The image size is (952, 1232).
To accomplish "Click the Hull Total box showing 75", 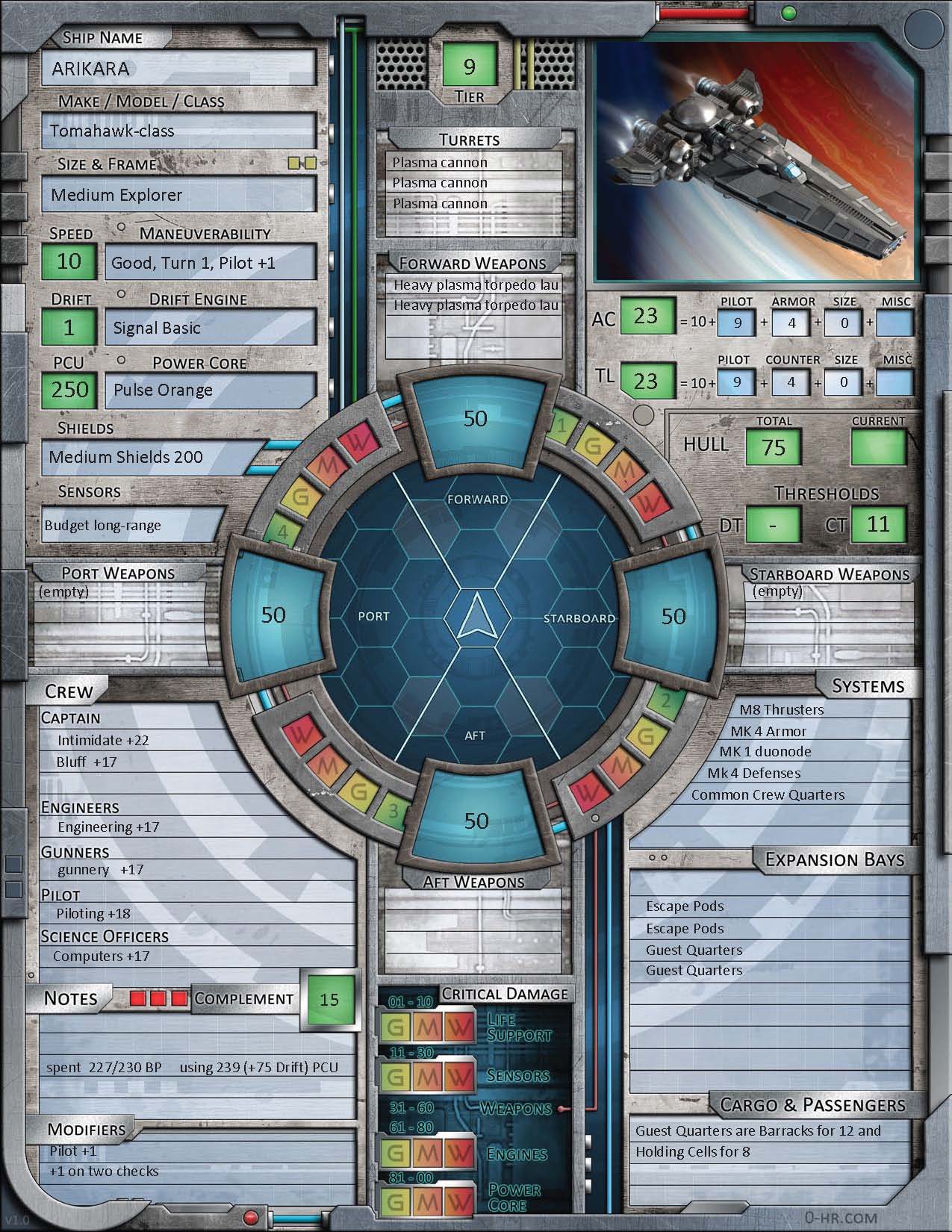I will [774, 447].
